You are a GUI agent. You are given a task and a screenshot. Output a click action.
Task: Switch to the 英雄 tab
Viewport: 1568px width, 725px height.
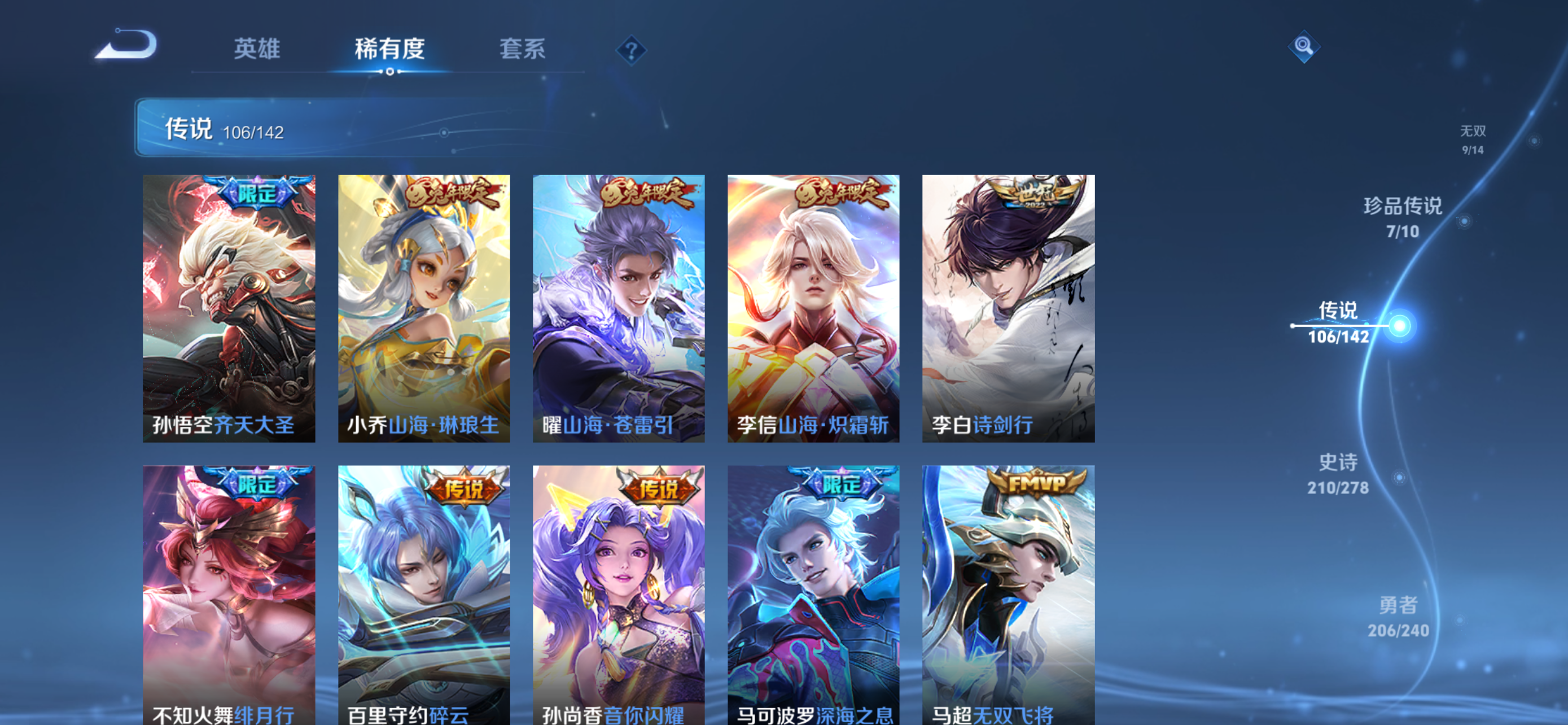pos(256,50)
